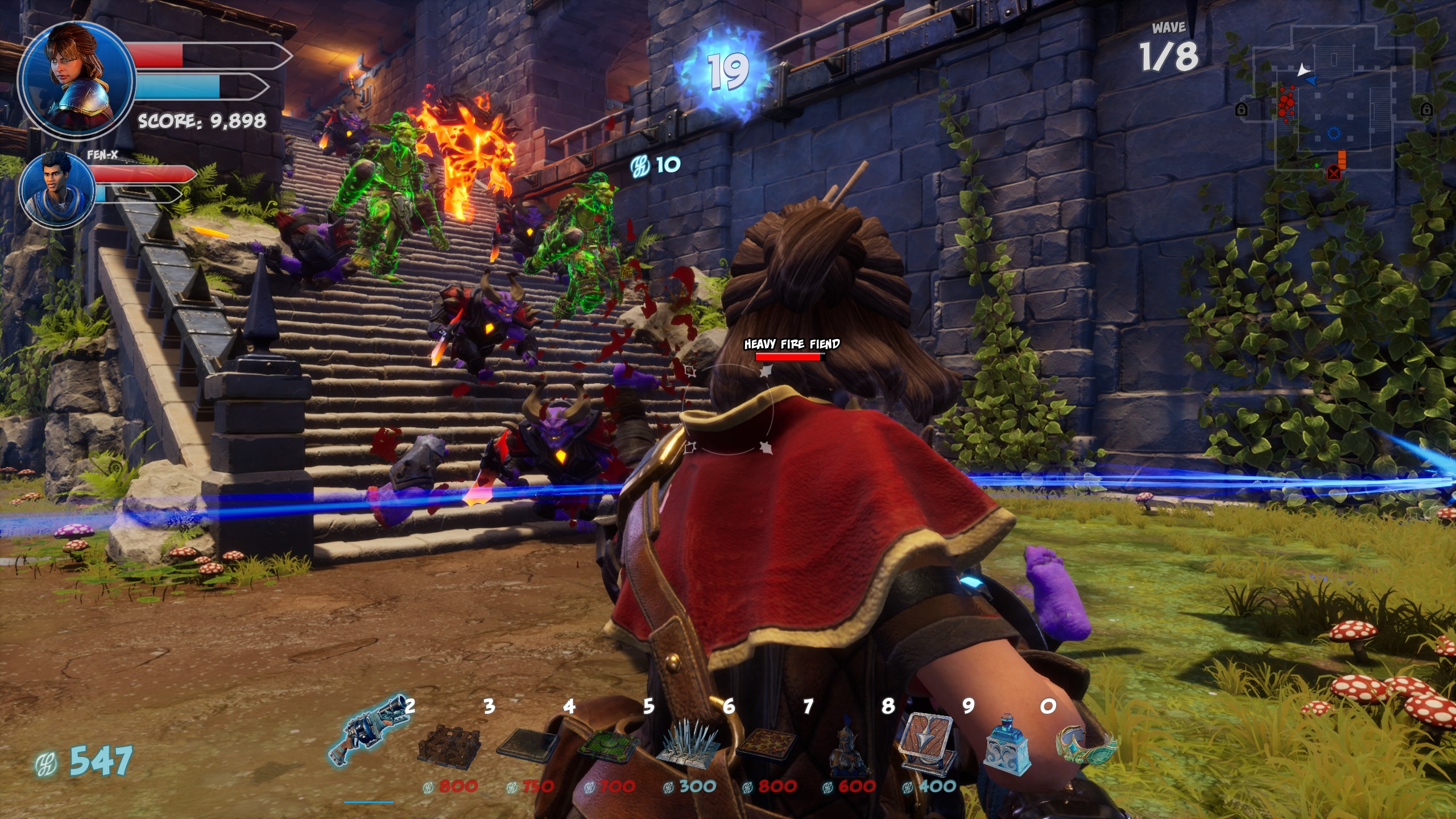Select the player character portrait
The height and width of the screenshot is (819, 1456).
pos(76,80)
